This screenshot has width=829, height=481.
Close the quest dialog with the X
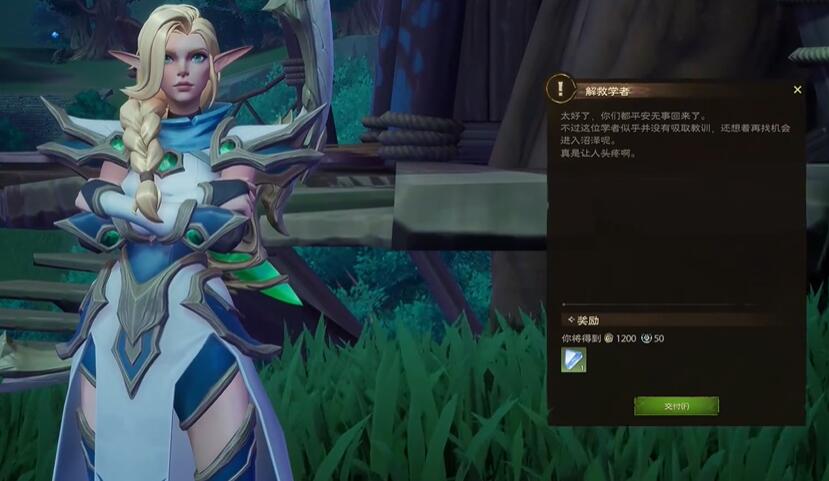[x=797, y=90]
